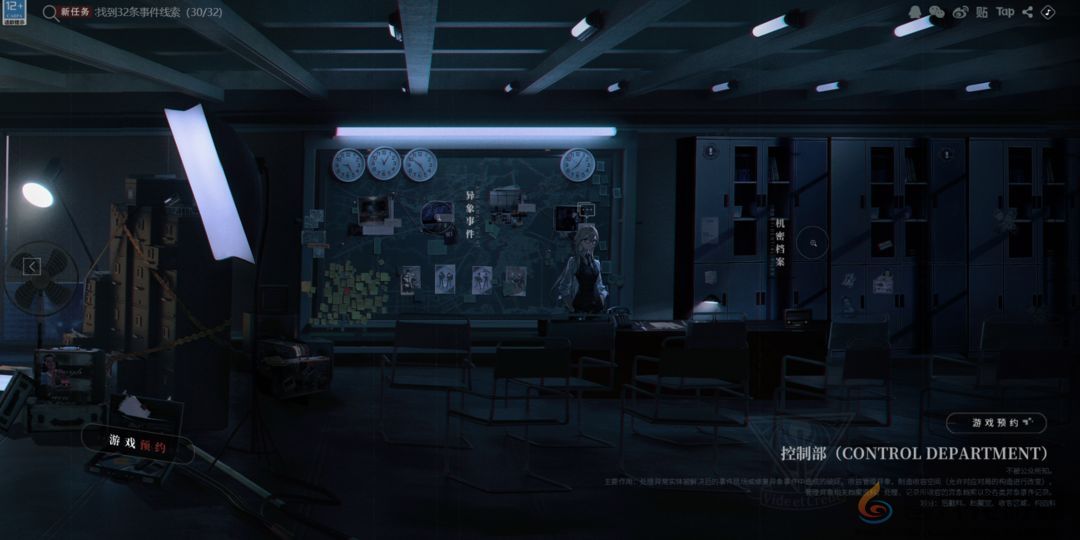Open the 机密档案 files section
Image resolution: width=1080 pixels, height=540 pixels.
(x=780, y=243)
